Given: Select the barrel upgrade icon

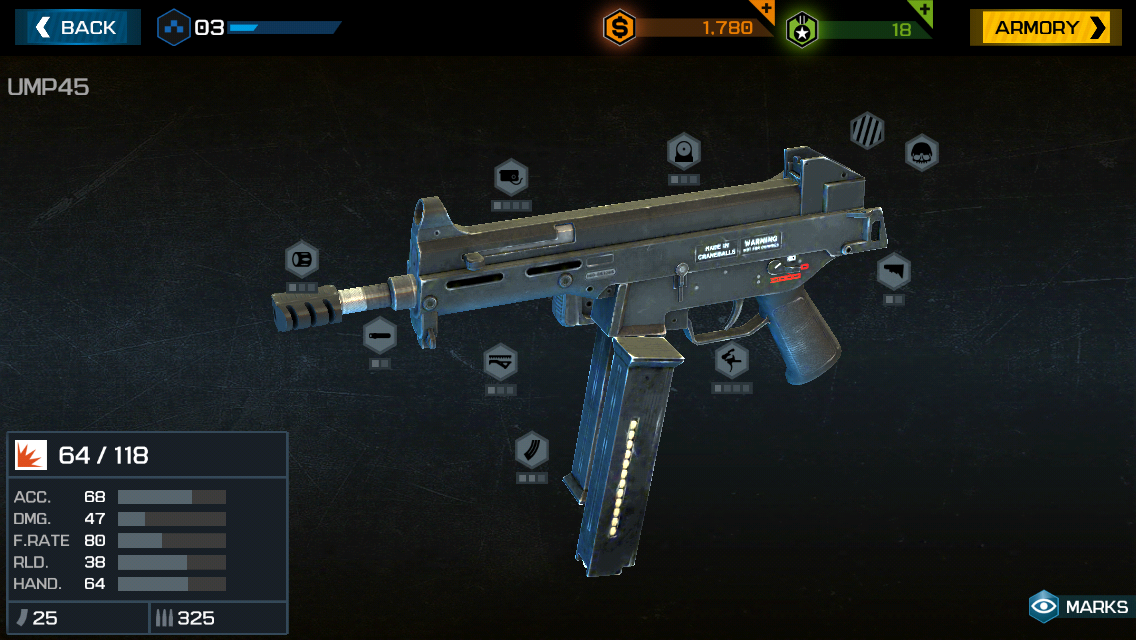Looking at the screenshot, I should [x=380, y=336].
